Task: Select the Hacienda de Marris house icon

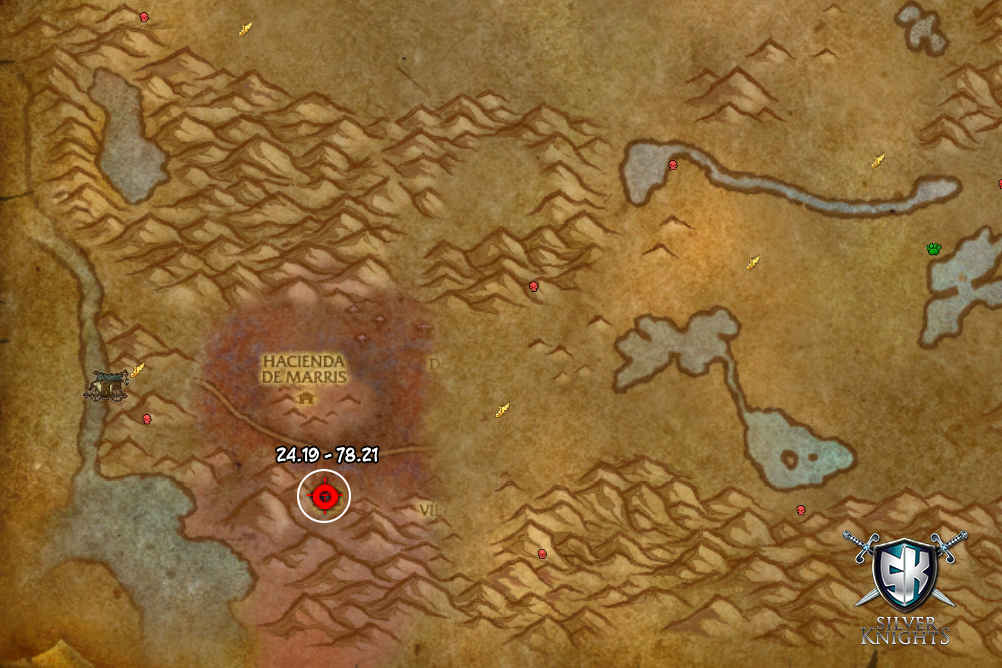Action: 306,397
